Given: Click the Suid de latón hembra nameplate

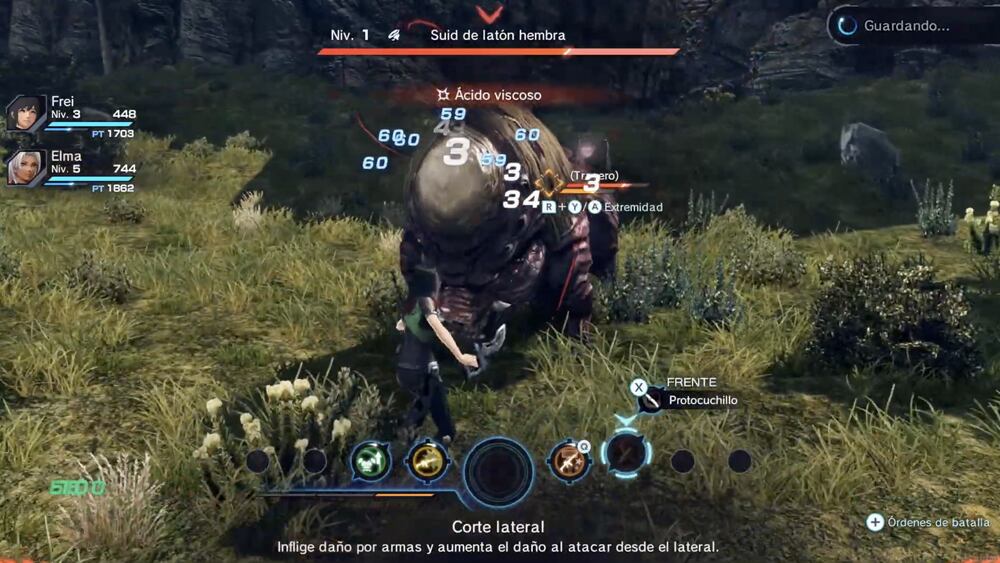Looking at the screenshot, I should 497,35.
